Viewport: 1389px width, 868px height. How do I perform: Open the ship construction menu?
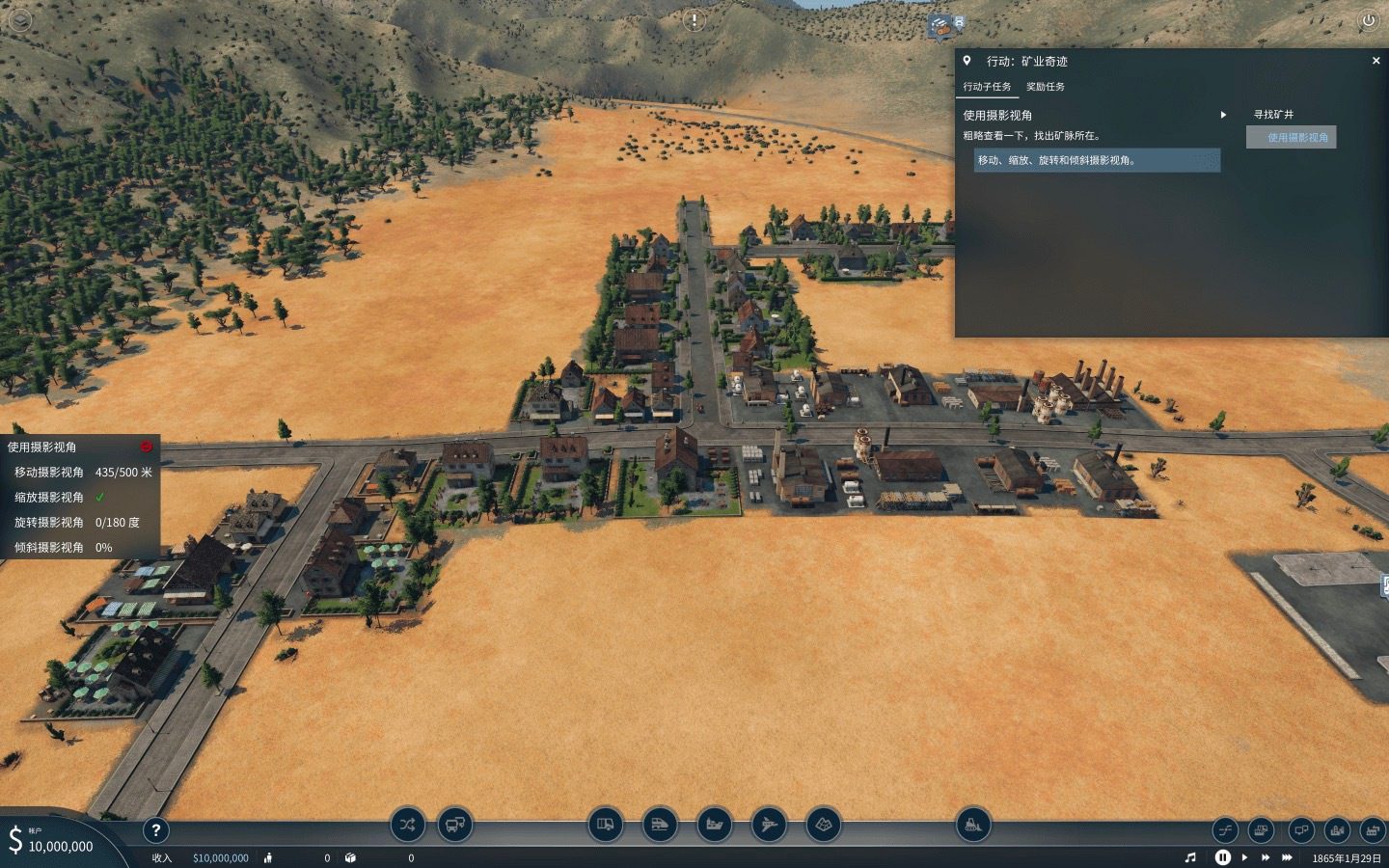coord(715,825)
